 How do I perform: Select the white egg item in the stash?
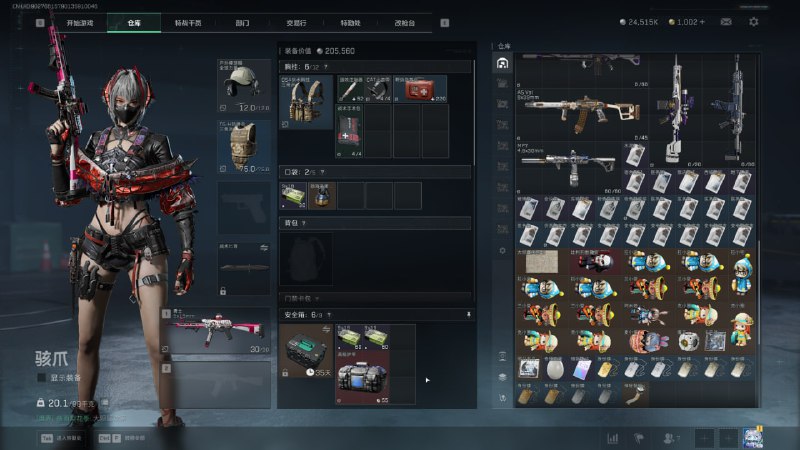[558, 369]
